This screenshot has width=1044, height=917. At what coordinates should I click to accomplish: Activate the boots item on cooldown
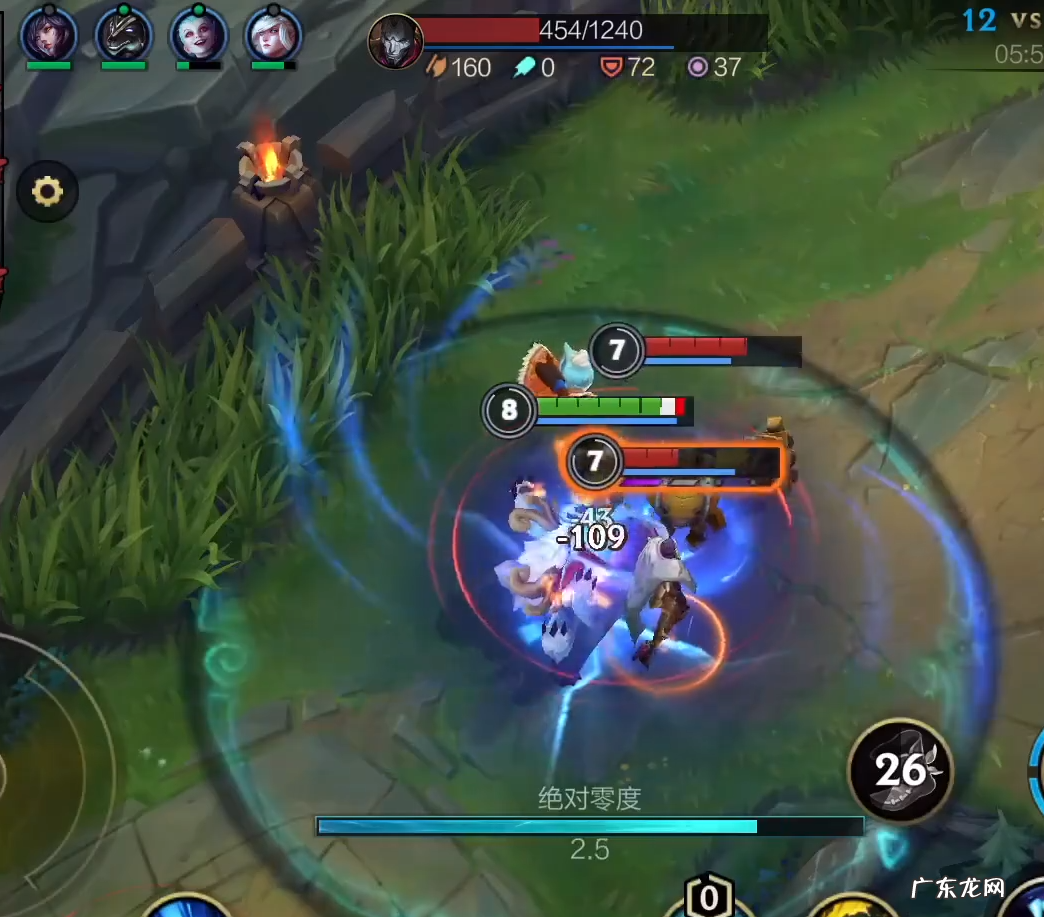pyautogui.click(x=900, y=770)
